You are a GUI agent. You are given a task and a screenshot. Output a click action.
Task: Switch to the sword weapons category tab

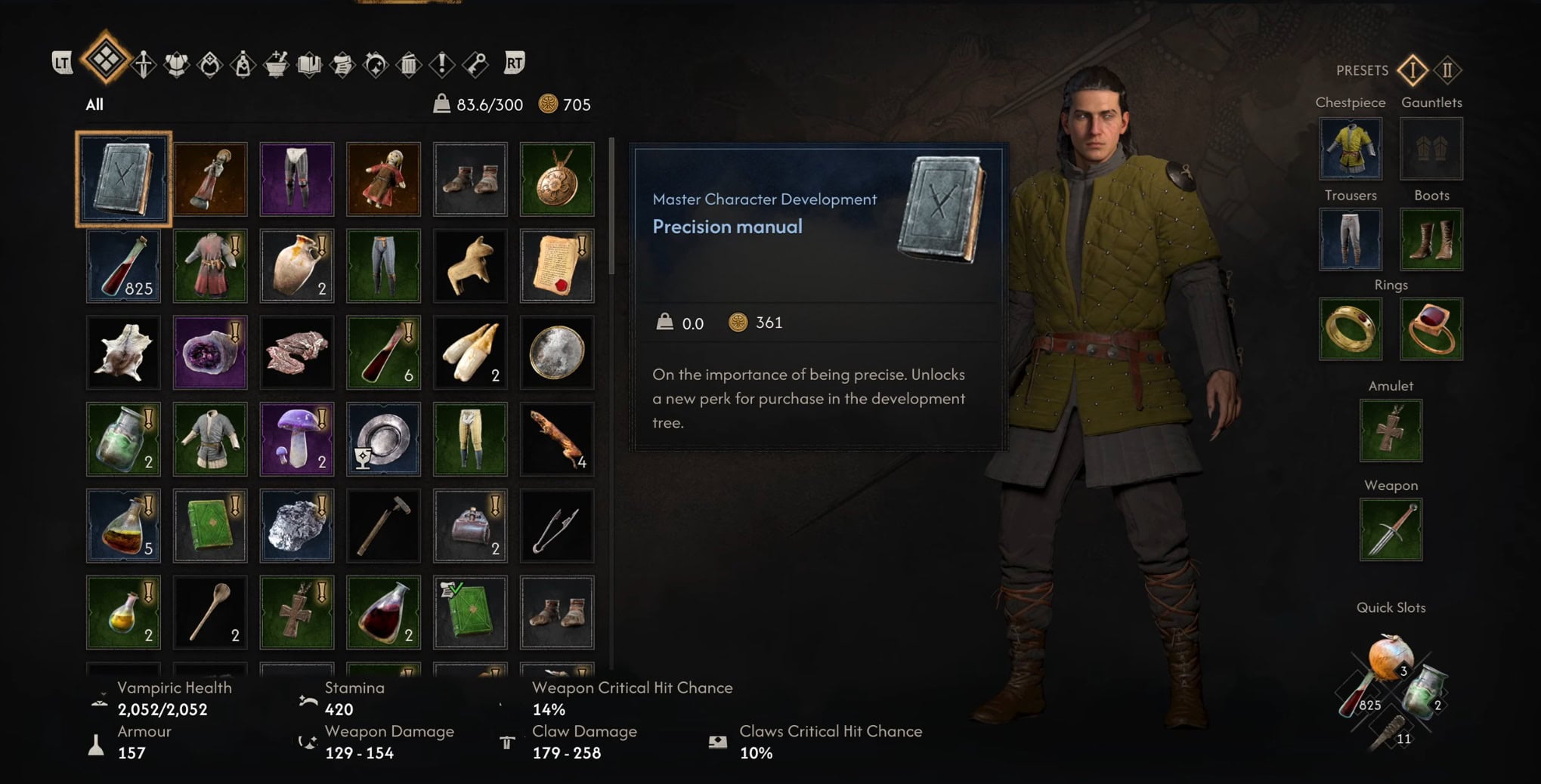144,63
